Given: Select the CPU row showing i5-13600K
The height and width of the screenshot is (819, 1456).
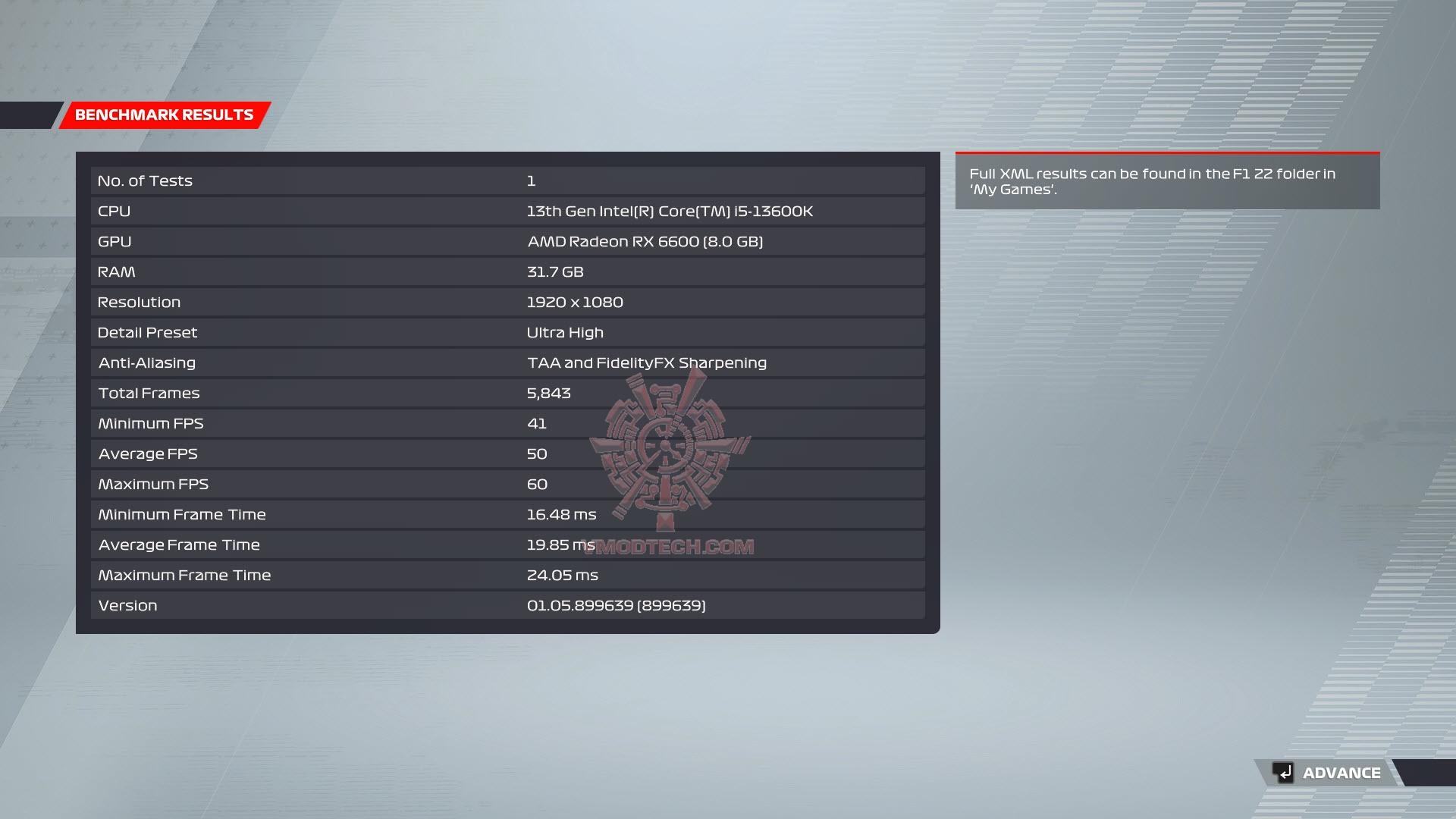Looking at the screenshot, I should [x=508, y=211].
